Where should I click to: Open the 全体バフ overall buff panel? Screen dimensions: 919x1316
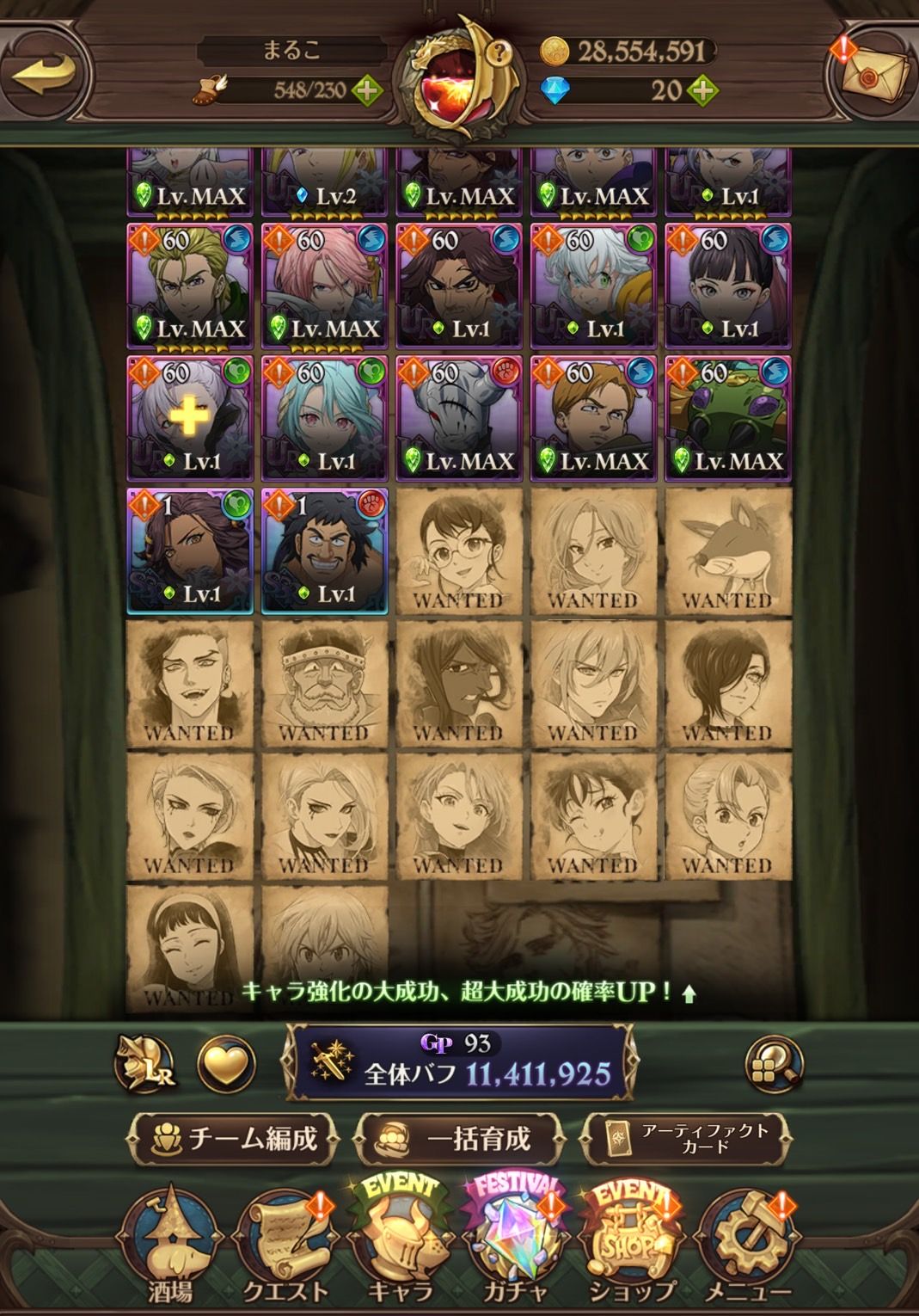459,1062
